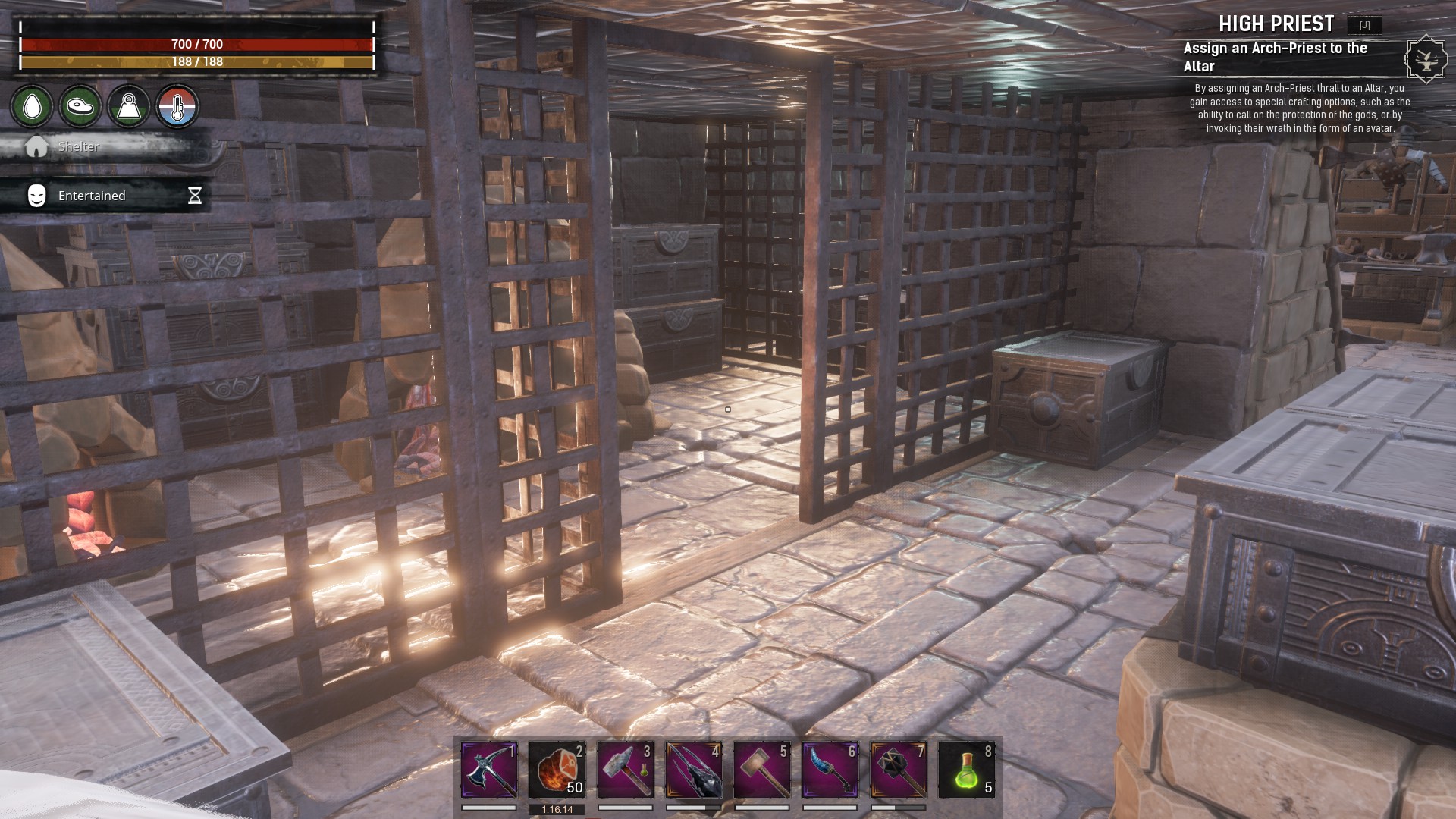Use the green potion in slot 8
The height and width of the screenshot is (819, 1456).
(x=967, y=770)
